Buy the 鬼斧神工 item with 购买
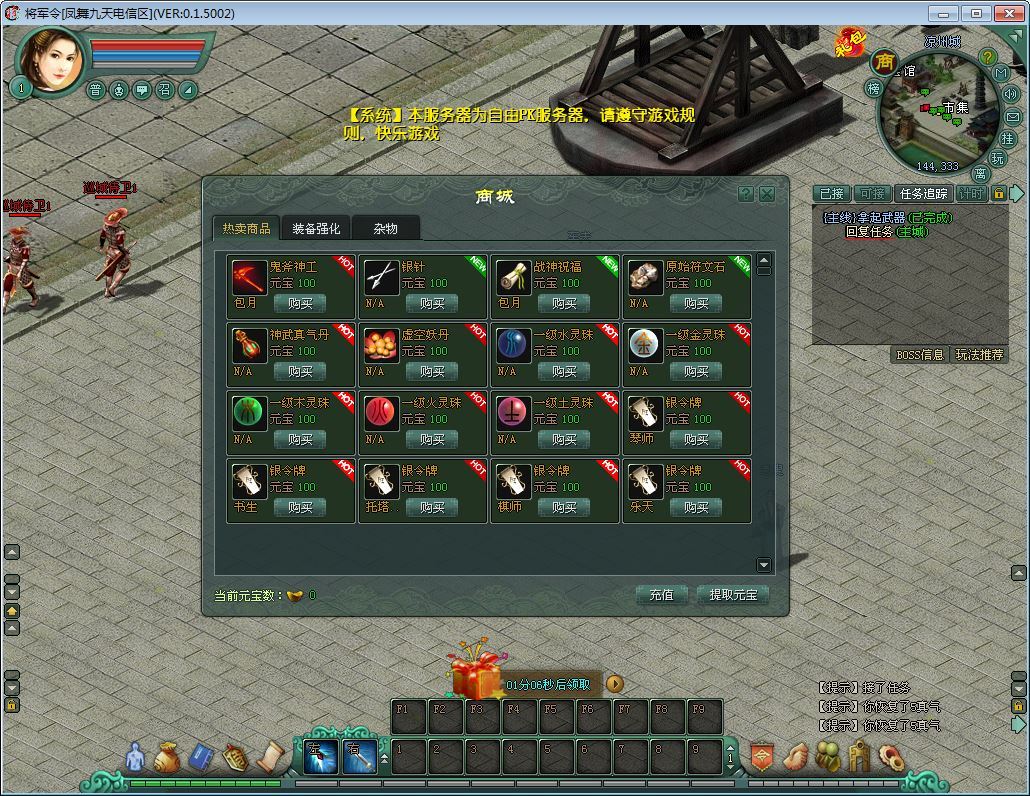The height and width of the screenshot is (796, 1030). point(300,303)
